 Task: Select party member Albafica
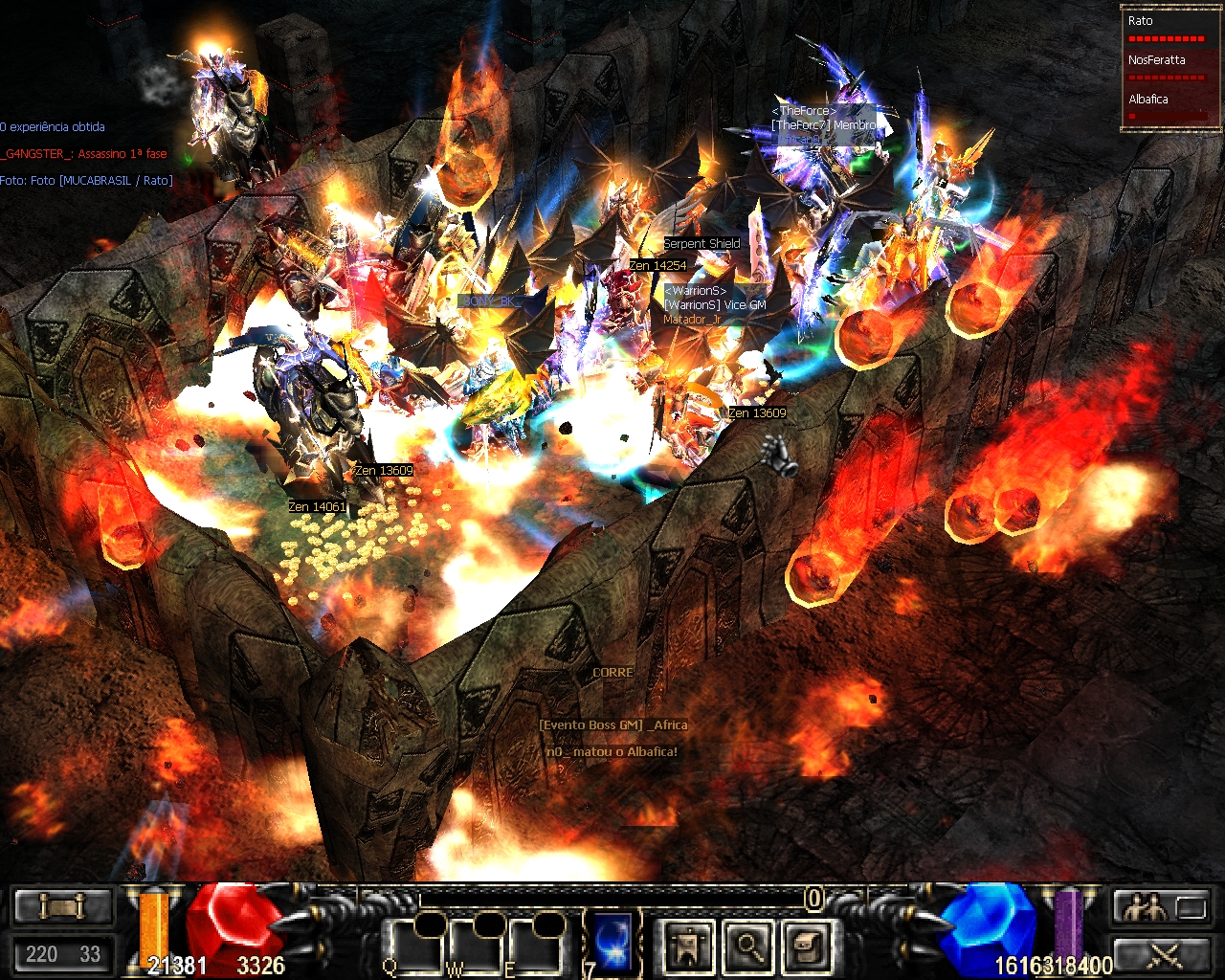[x=1166, y=106]
